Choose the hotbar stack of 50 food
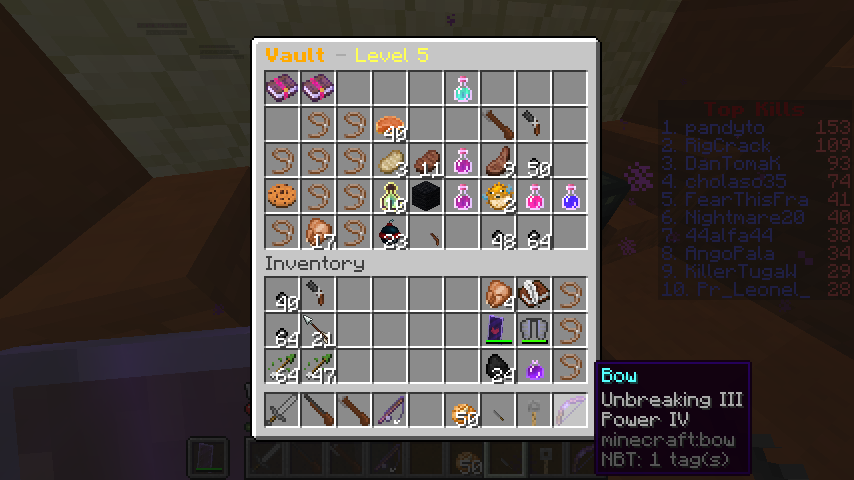This screenshot has width=854, height=480. click(462, 409)
